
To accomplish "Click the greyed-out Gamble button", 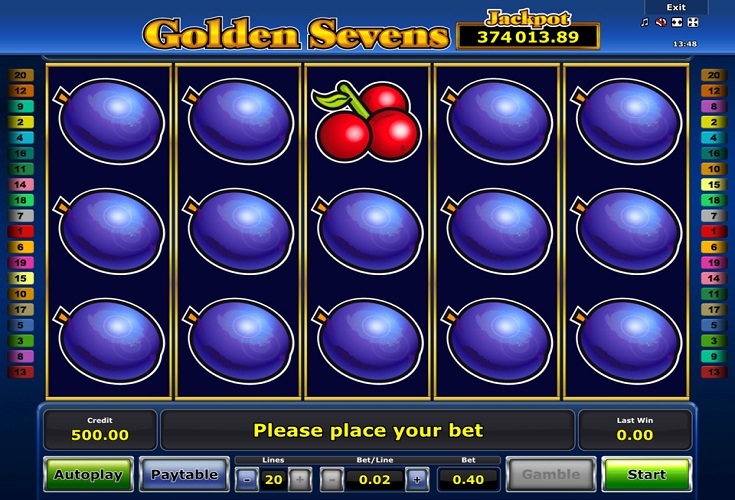I will [x=550, y=474].
